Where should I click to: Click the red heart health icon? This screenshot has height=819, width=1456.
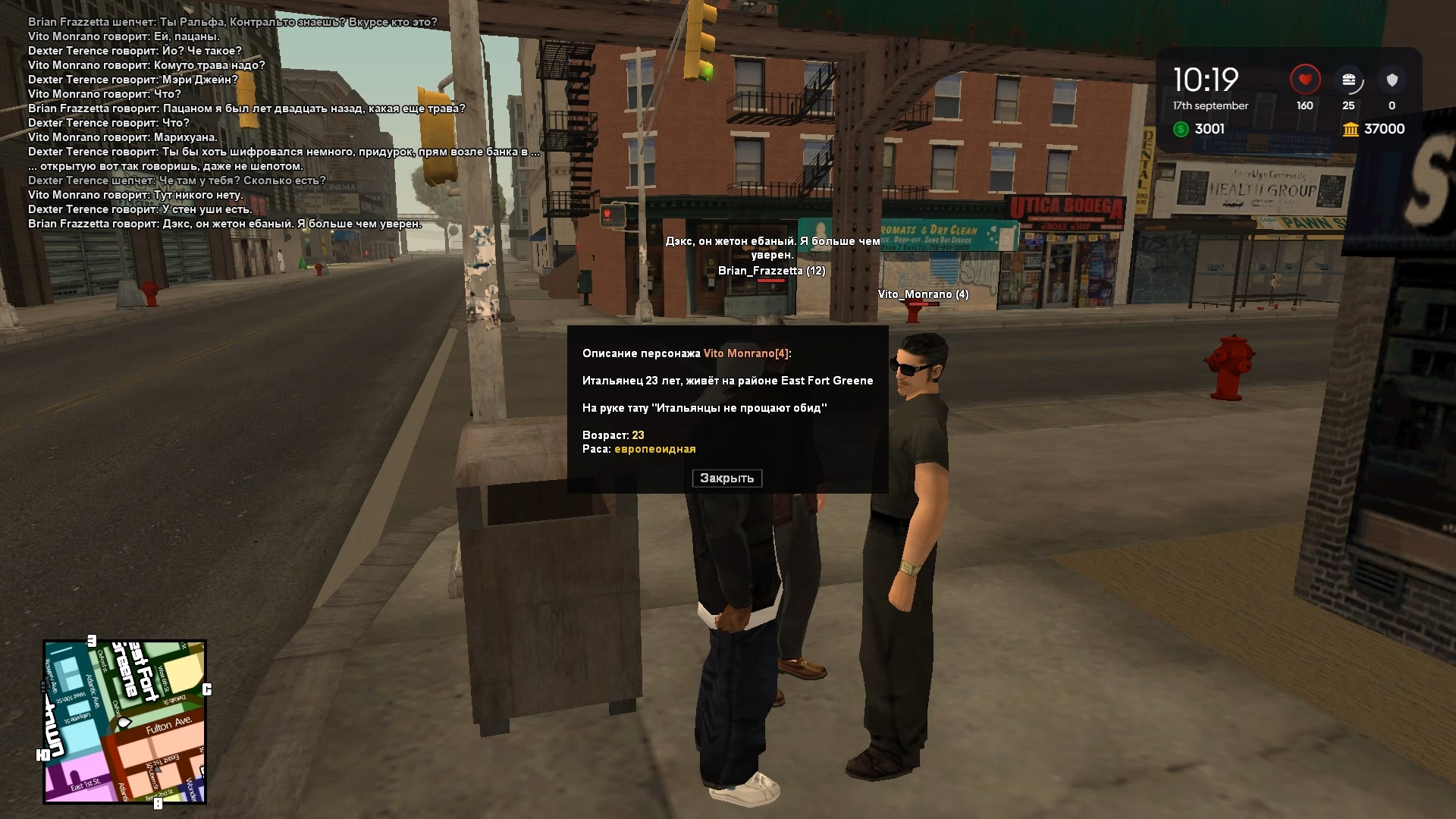[x=1304, y=80]
